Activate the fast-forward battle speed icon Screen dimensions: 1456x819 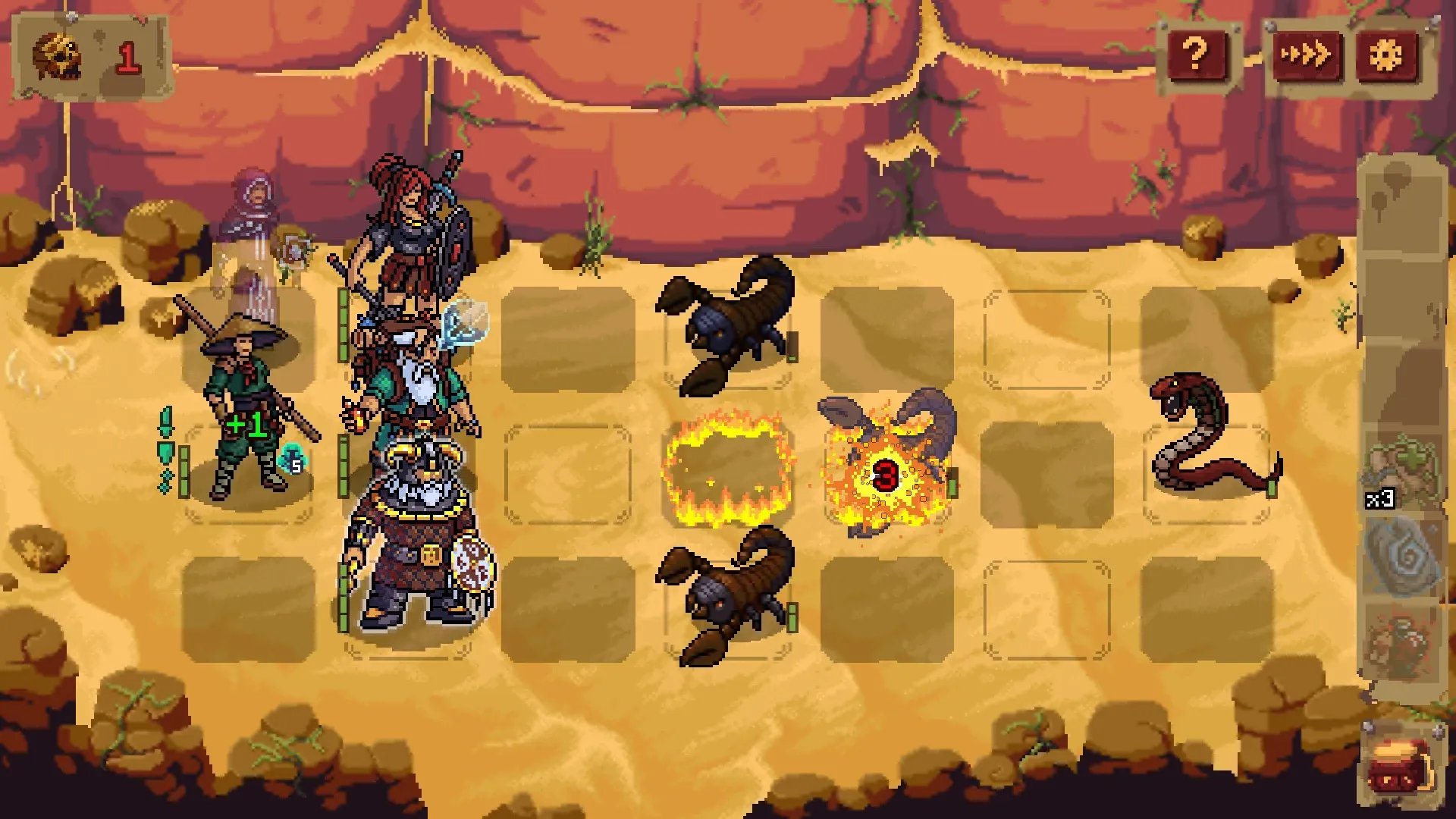[x=1308, y=53]
